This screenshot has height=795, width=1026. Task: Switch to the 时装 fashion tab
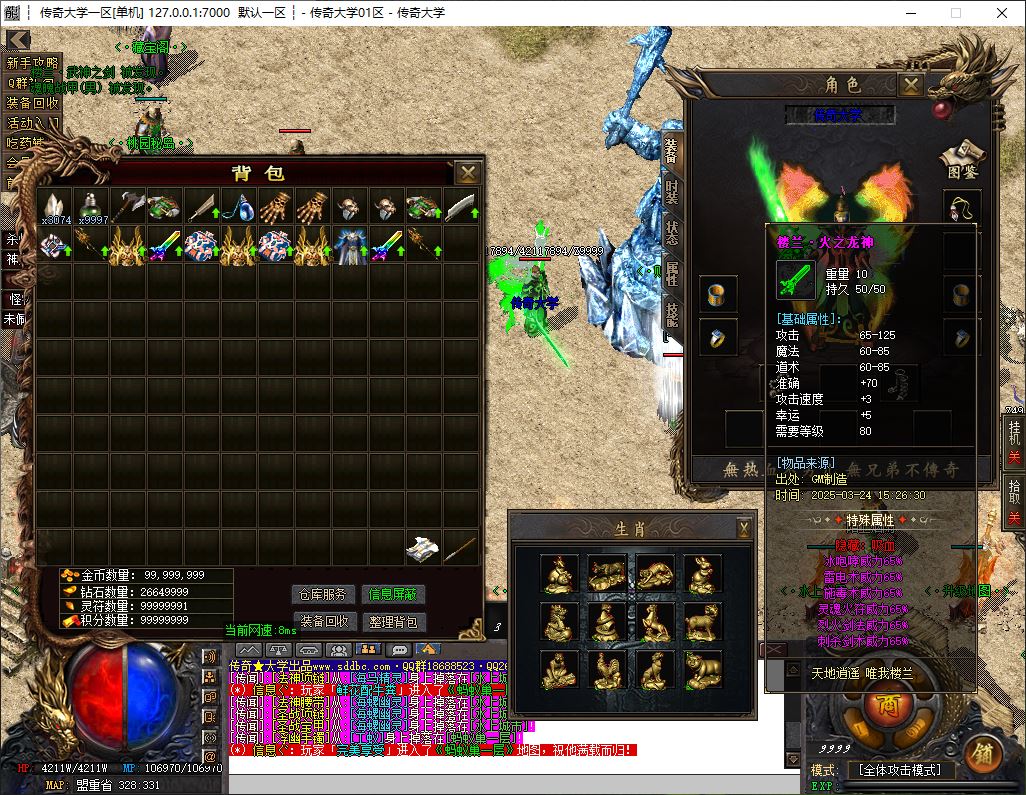671,192
